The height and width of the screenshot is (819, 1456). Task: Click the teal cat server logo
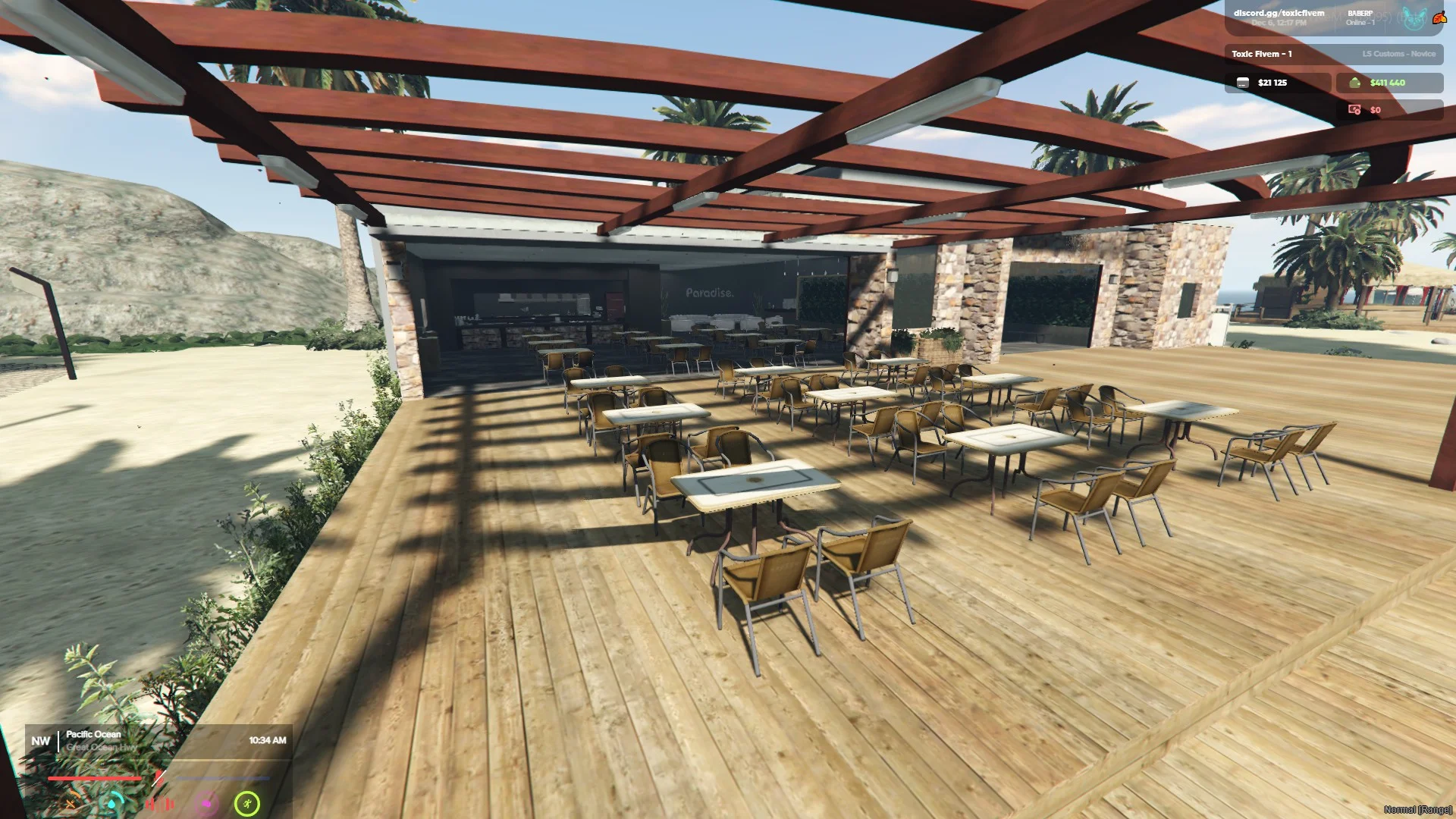[1414, 18]
